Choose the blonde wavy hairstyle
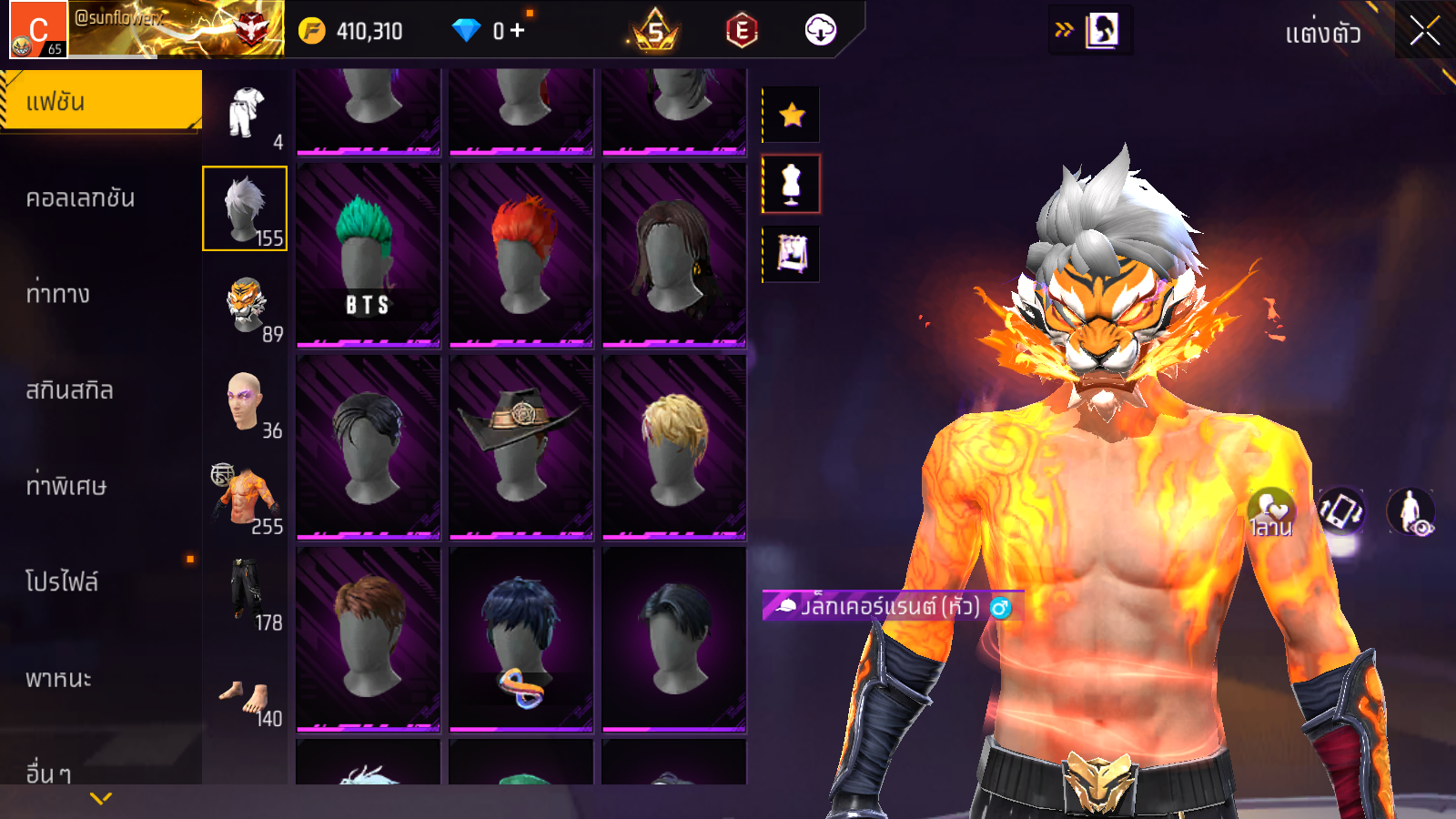 [x=674, y=447]
